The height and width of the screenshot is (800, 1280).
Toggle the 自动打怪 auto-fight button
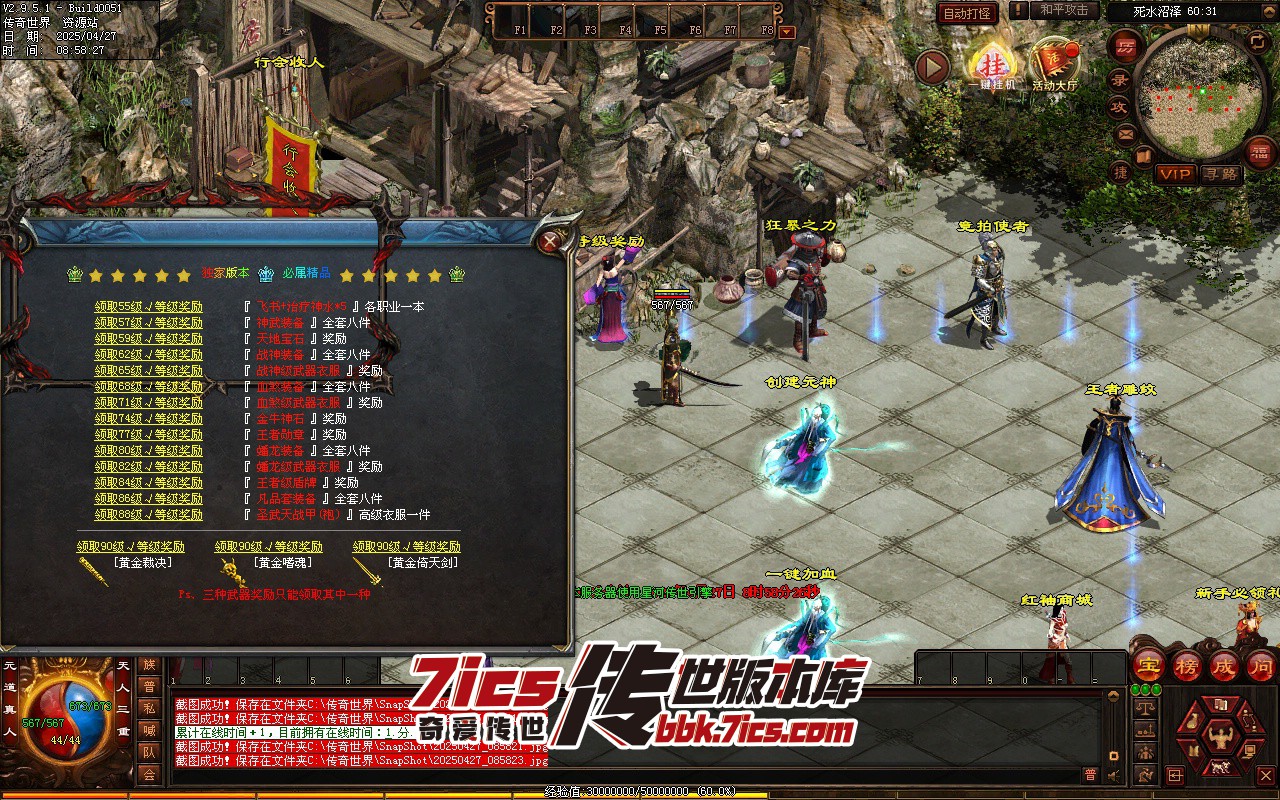click(x=967, y=13)
